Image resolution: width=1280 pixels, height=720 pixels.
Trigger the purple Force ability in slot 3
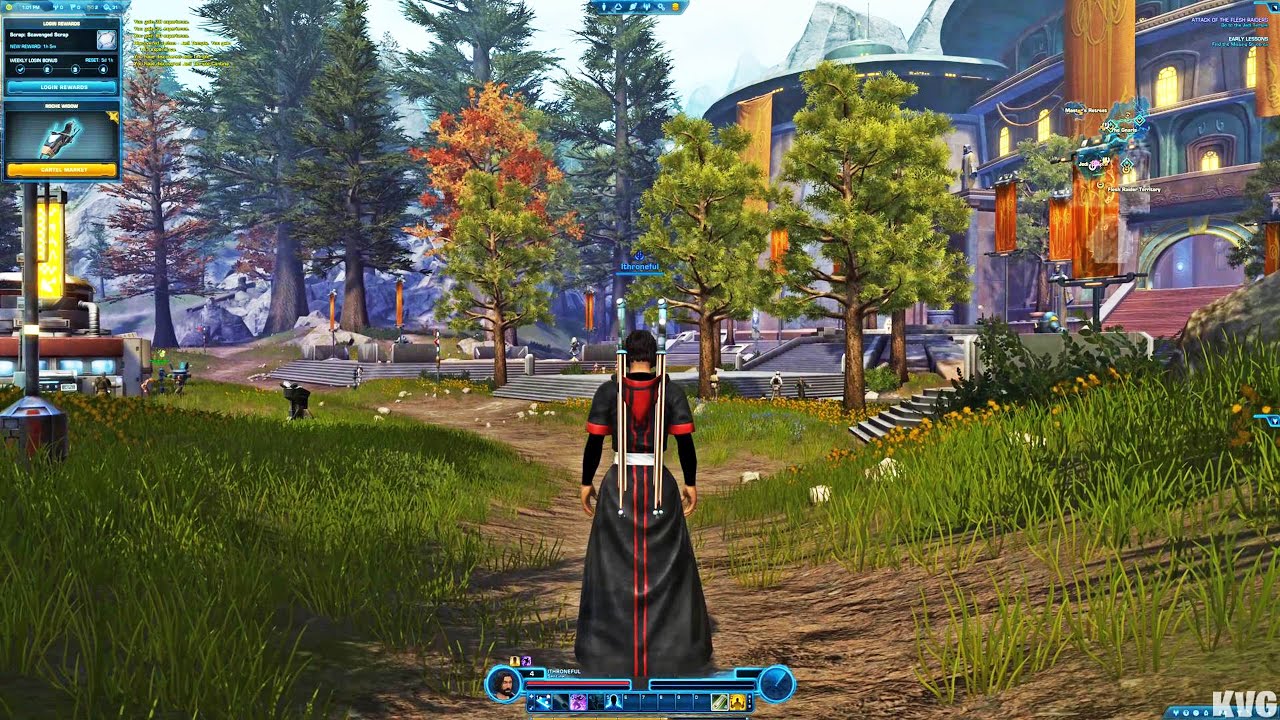click(578, 701)
